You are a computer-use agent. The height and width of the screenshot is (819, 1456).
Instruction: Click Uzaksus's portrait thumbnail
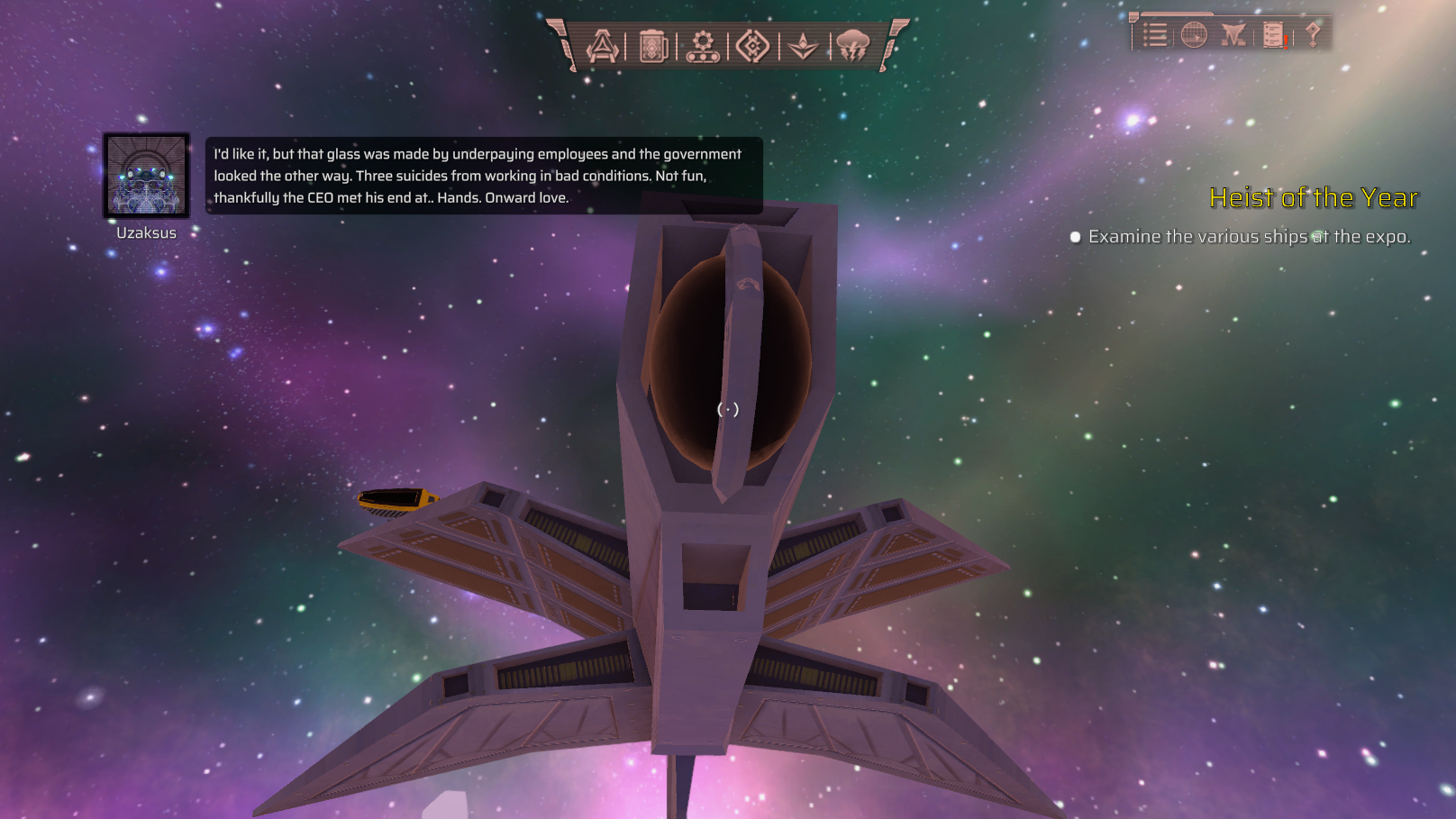pos(146,176)
